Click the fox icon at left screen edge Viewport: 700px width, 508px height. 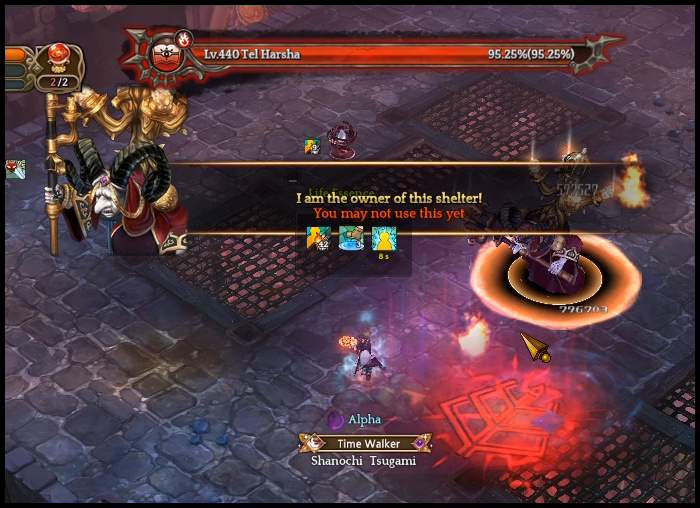pos(14,169)
